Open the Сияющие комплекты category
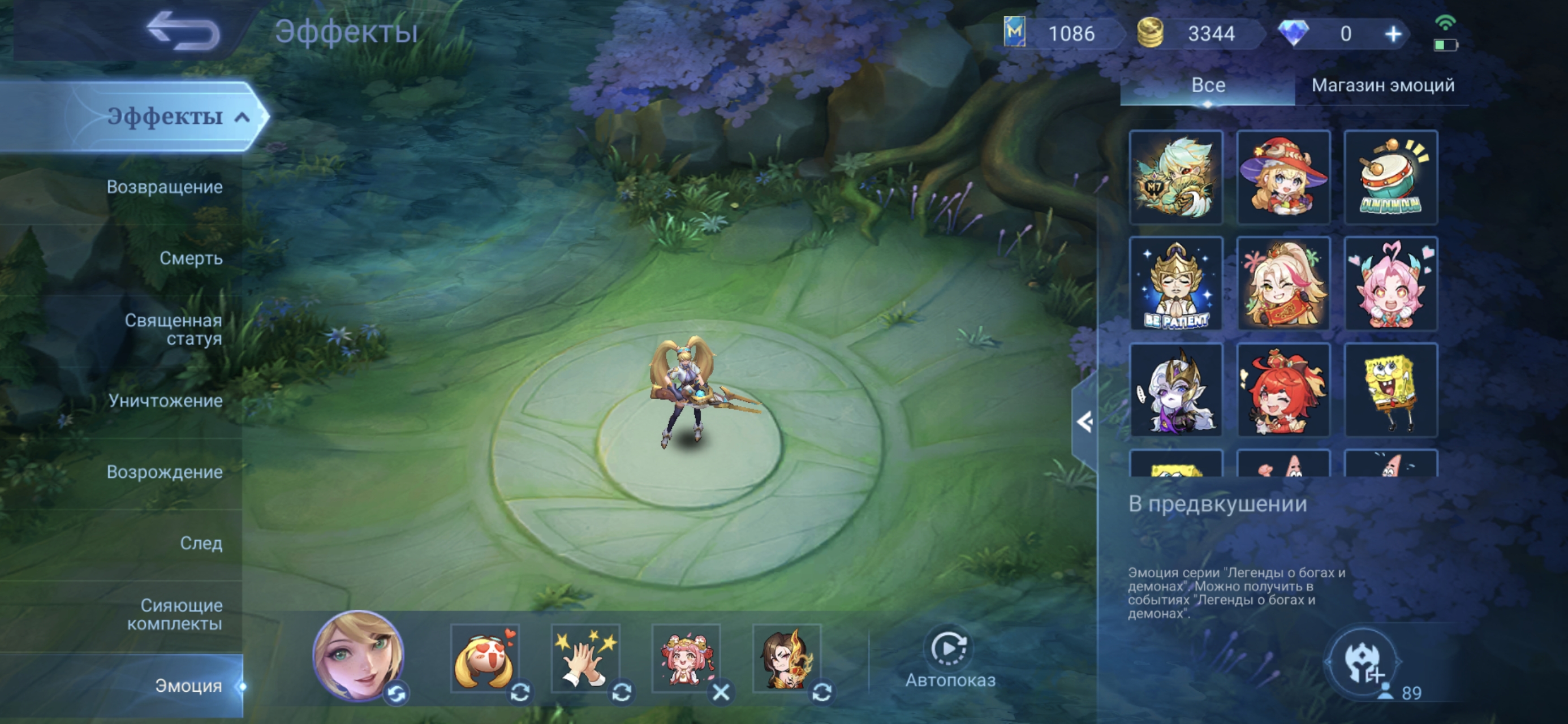Viewport: 1568px width, 724px height. 175,614
